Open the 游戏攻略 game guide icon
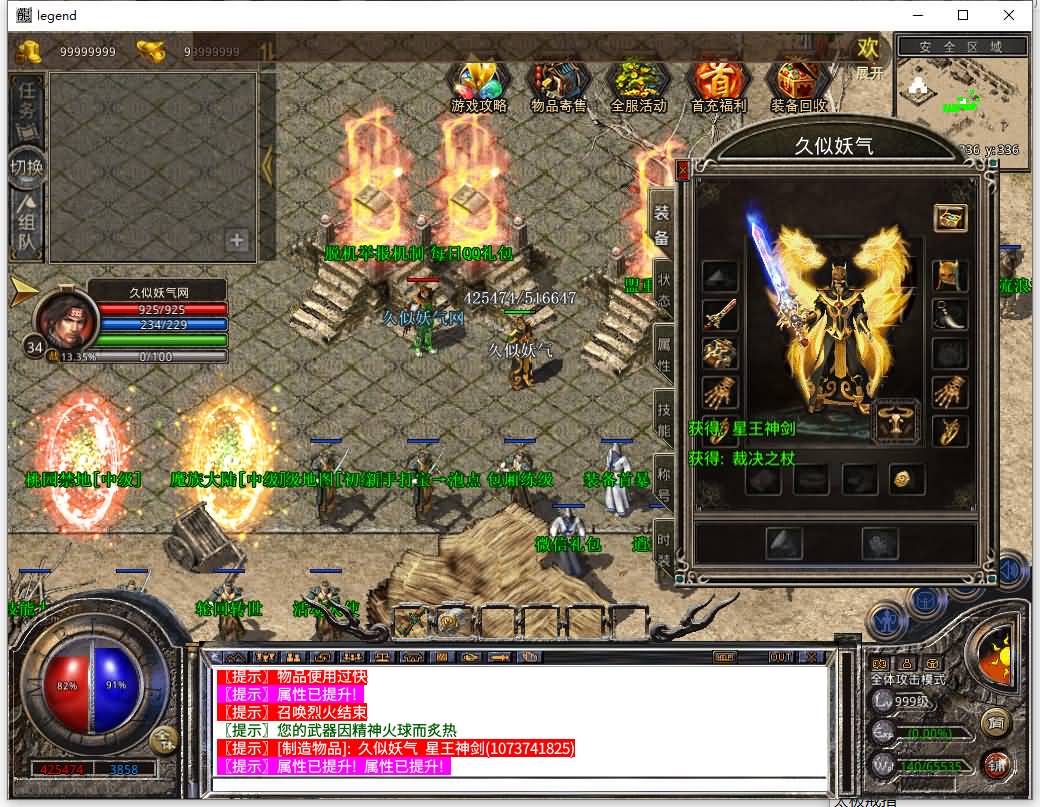1040x807 pixels. pyautogui.click(x=479, y=85)
